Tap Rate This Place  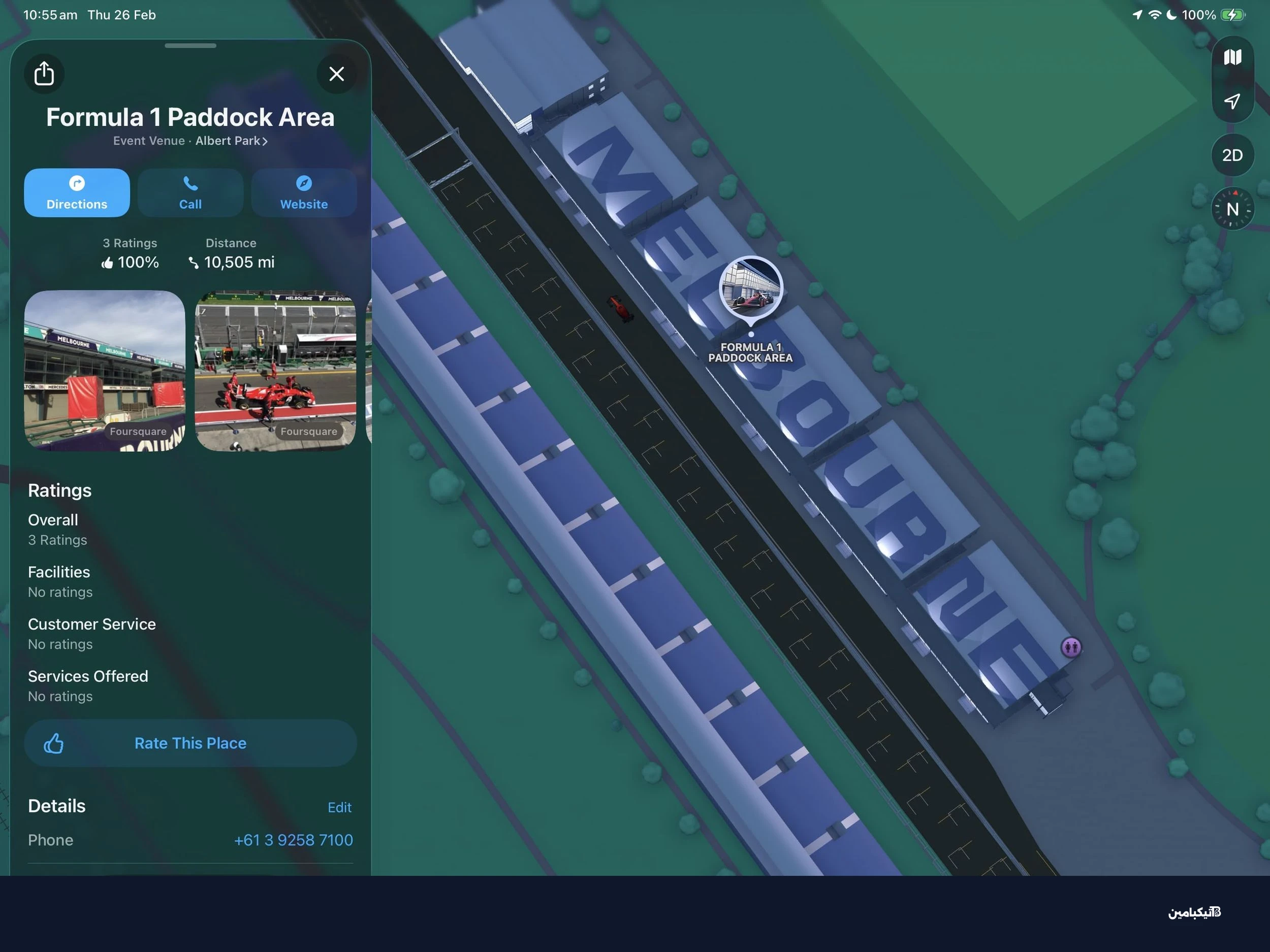[190, 743]
